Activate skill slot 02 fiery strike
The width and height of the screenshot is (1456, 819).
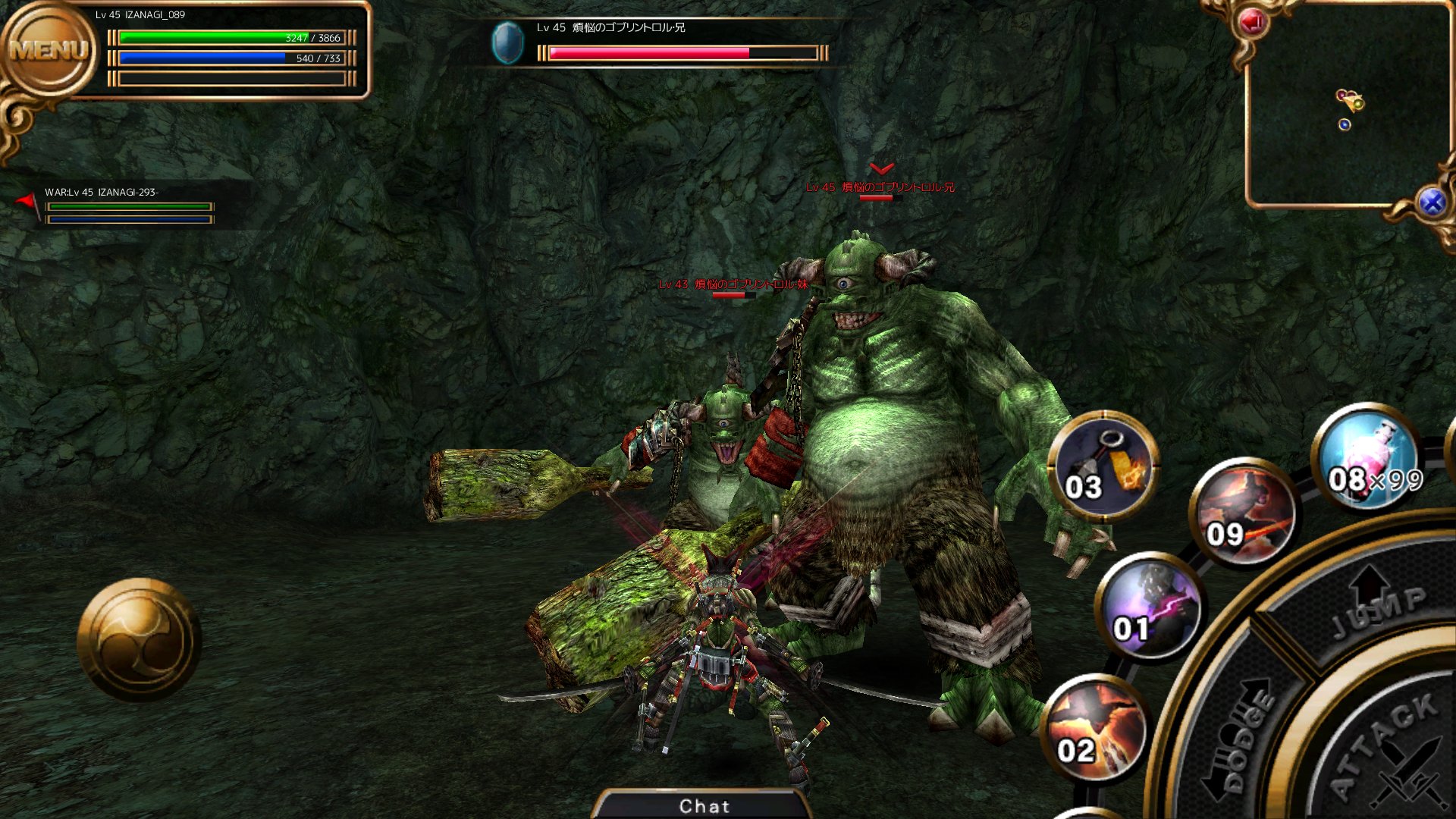tap(1096, 728)
